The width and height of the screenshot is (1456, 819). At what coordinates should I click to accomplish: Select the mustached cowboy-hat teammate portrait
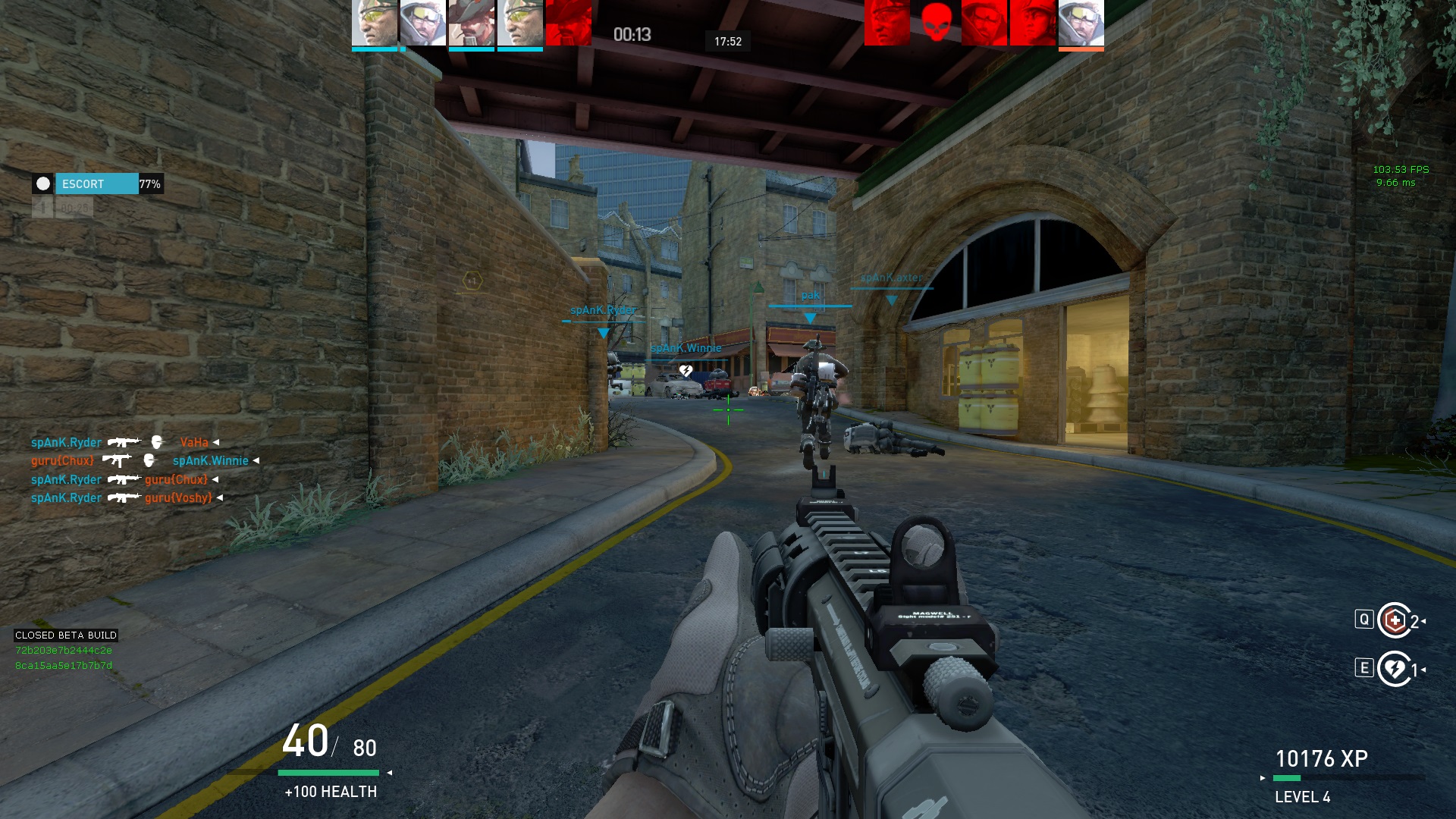[471, 23]
